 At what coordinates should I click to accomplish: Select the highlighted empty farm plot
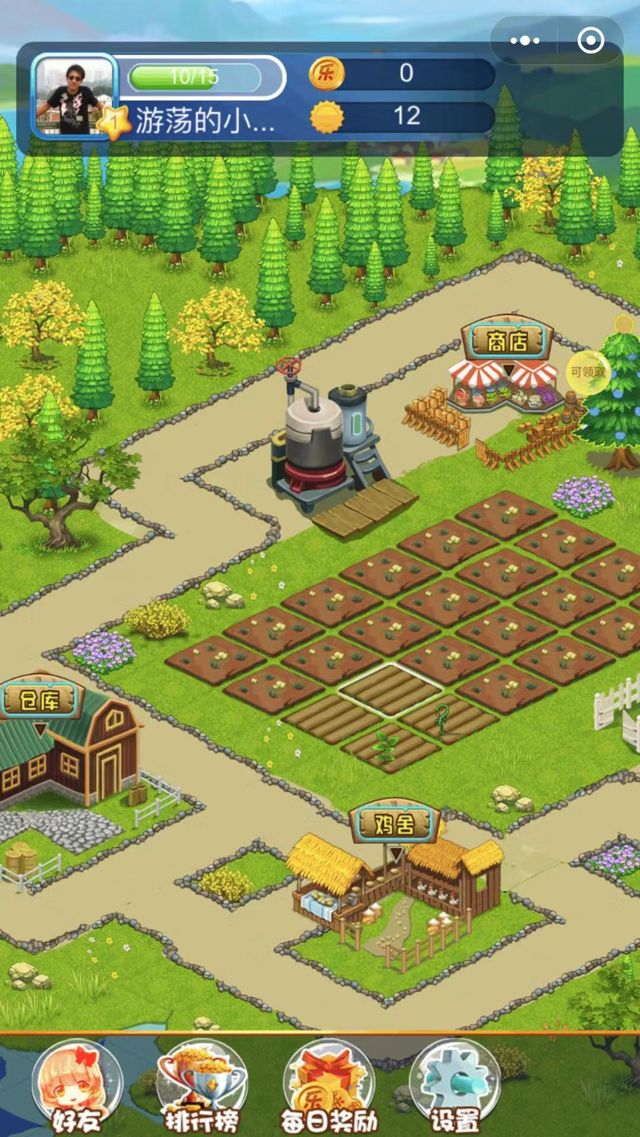[x=389, y=688]
